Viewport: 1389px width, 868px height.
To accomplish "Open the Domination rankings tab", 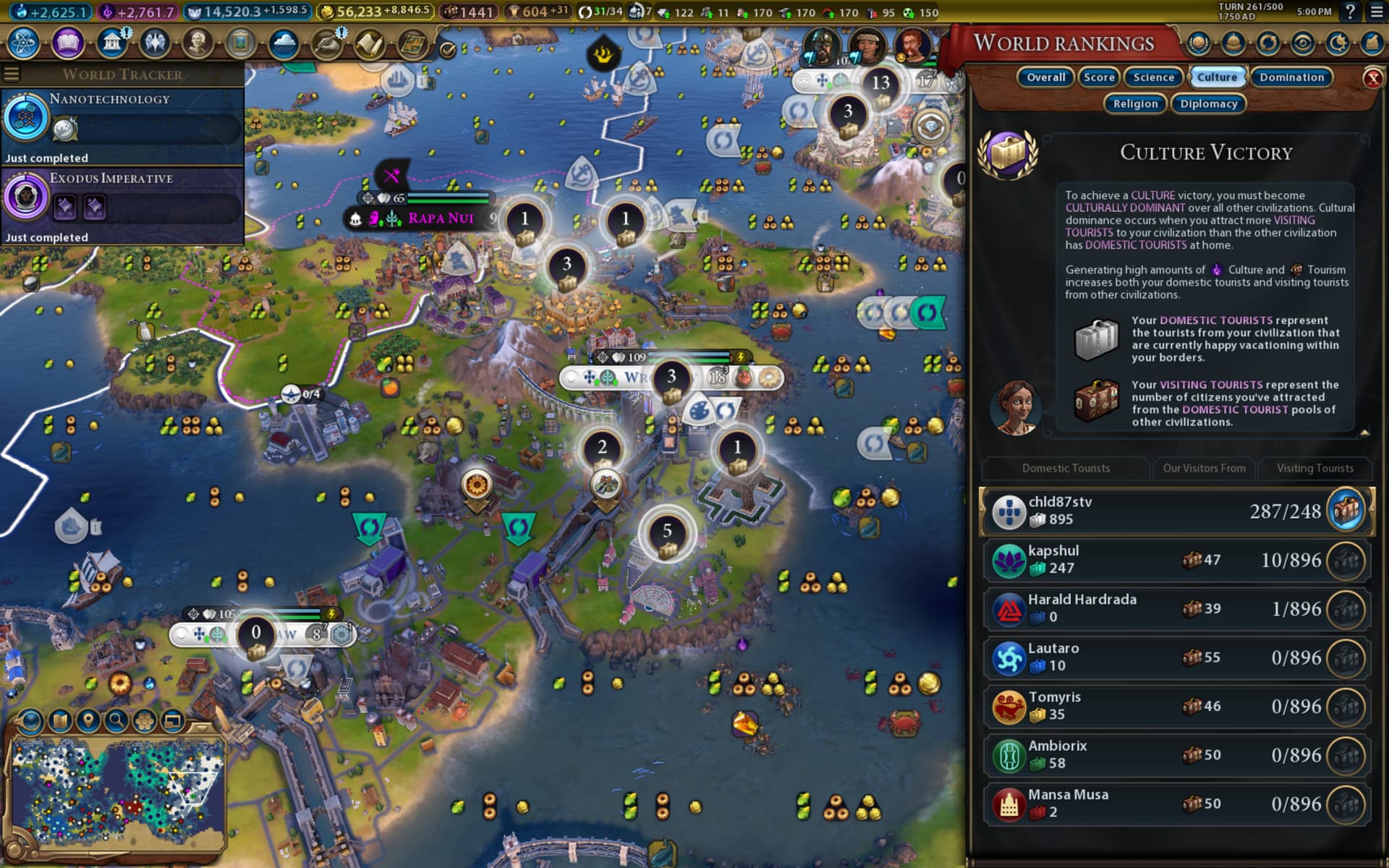I will [x=1291, y=77].
